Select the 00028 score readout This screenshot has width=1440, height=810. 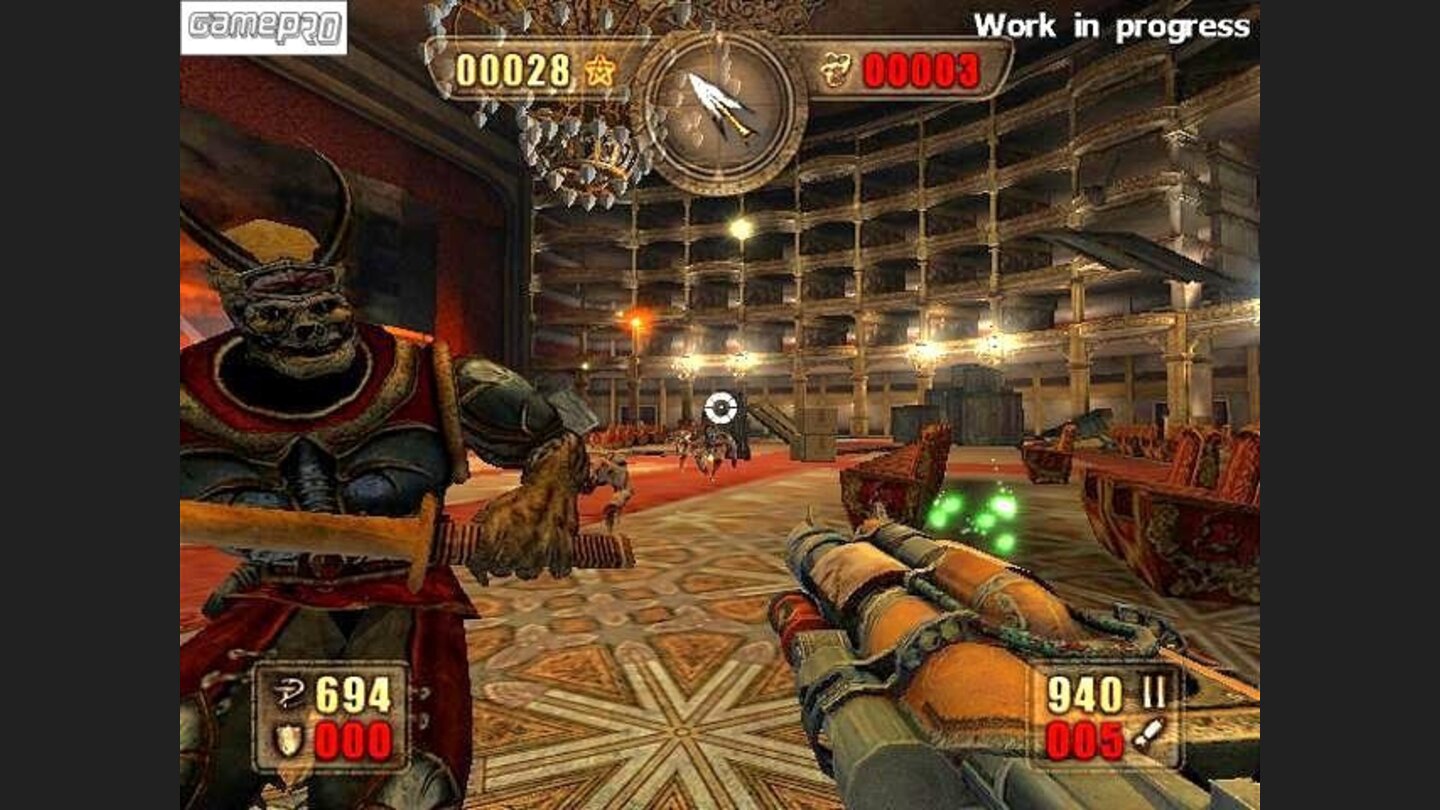click(515, 70)
